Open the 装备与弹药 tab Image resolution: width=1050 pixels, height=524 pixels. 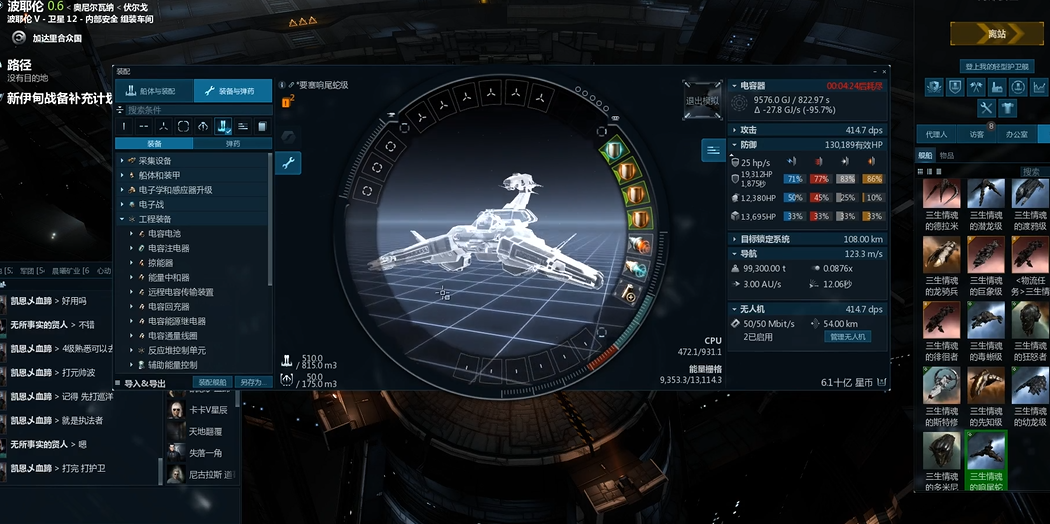pyautogui.click(x=232, y=91)
